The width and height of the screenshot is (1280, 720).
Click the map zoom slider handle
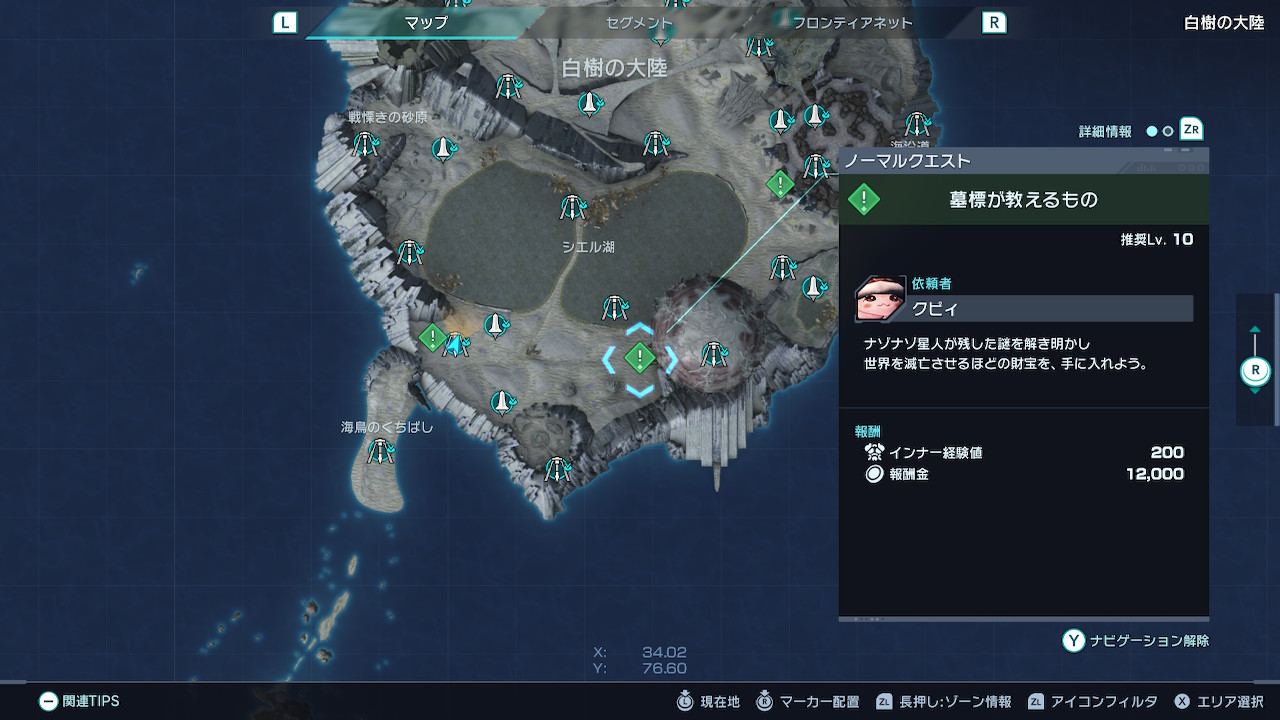click(1255, 371)
